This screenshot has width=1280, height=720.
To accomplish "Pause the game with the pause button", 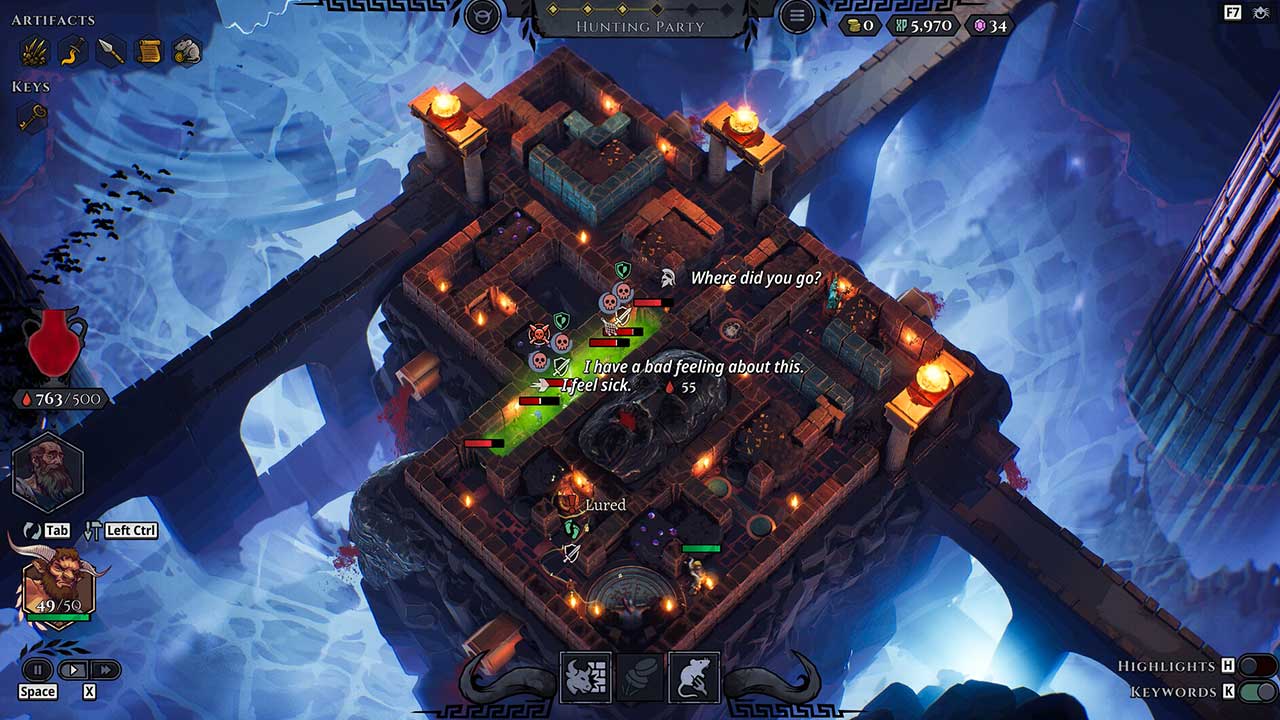I will pyautogui.click(x=38, y=670).
